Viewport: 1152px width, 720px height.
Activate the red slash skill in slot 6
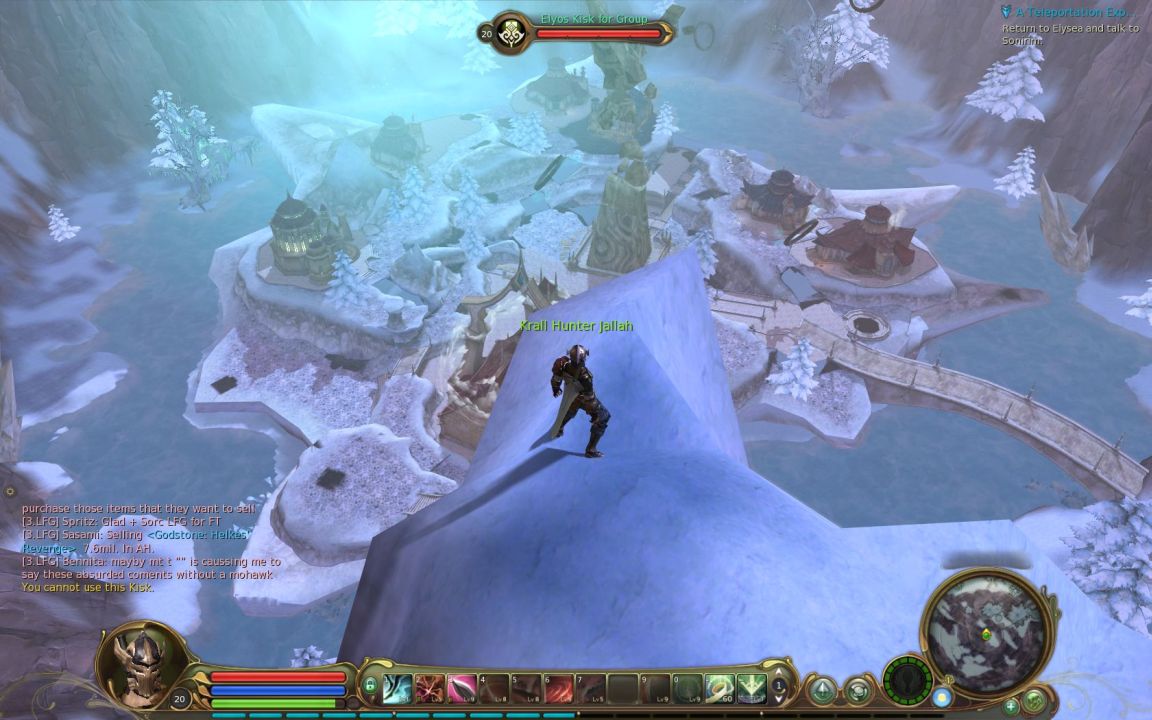pos(558,687)
